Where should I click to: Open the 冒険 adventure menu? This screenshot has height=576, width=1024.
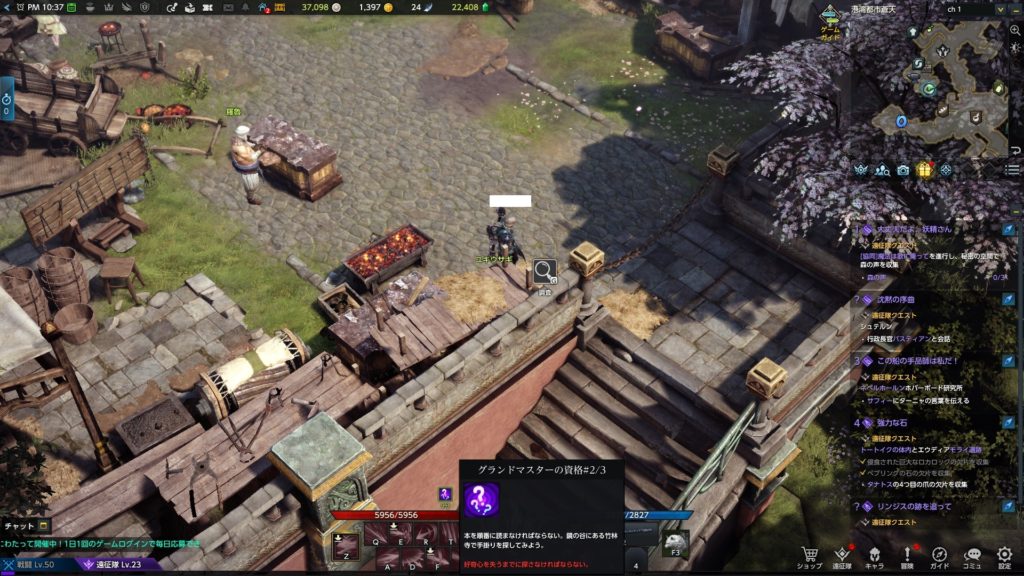(908, 556)
